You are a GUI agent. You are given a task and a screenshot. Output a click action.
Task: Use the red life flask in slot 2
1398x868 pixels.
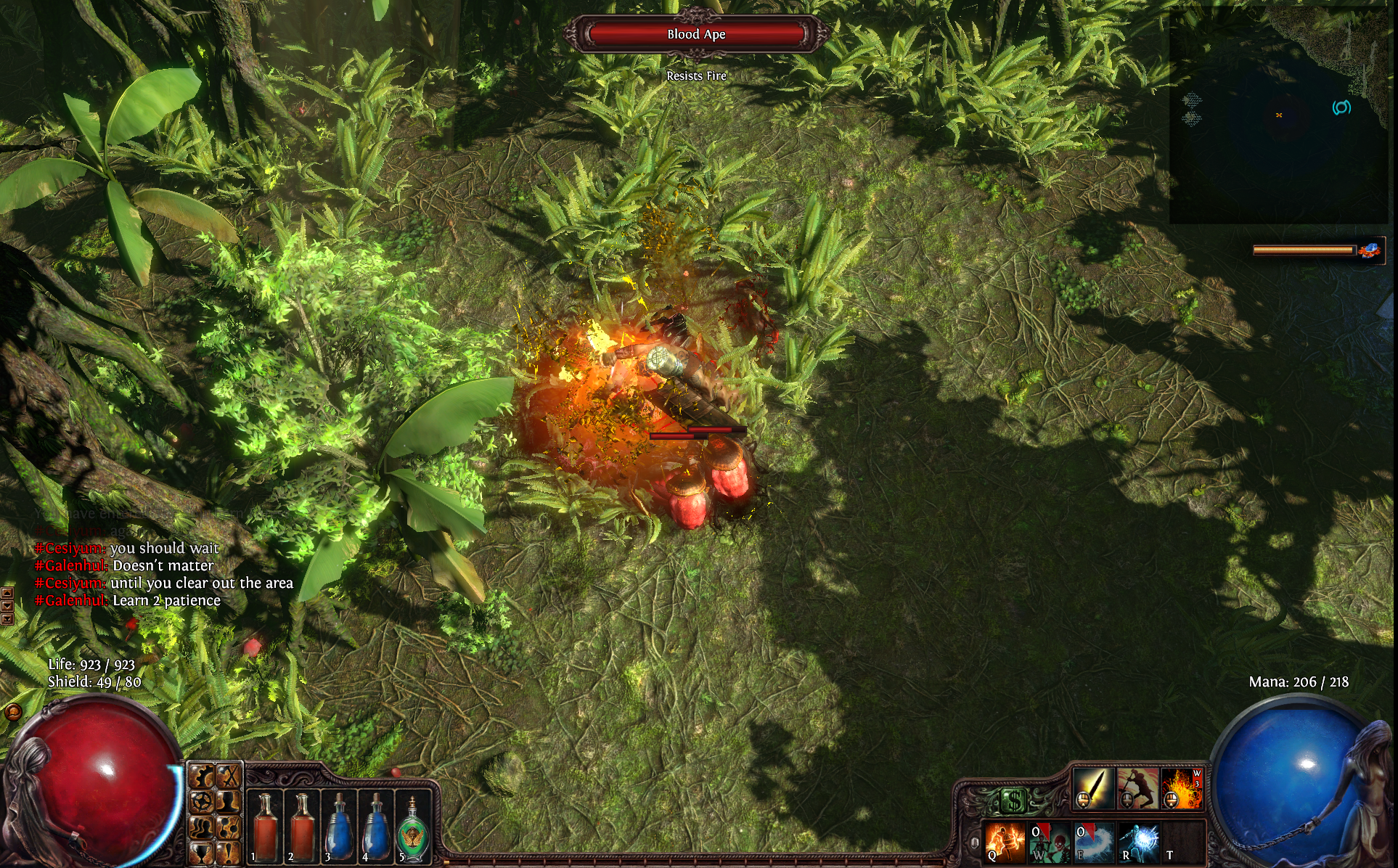301,826
